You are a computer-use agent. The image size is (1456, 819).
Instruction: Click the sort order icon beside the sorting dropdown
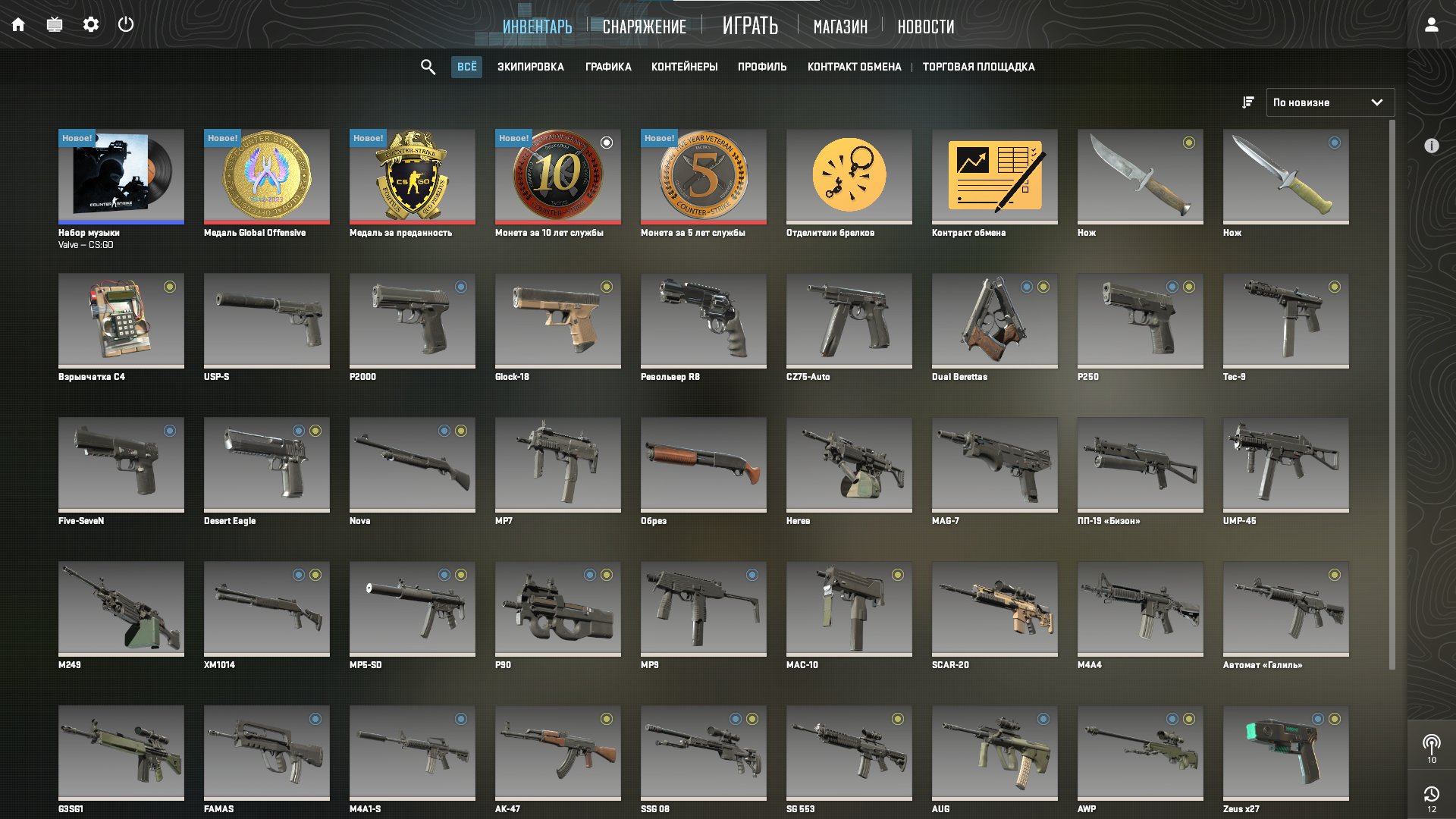pyautogui.click(x=1247, y=102)
